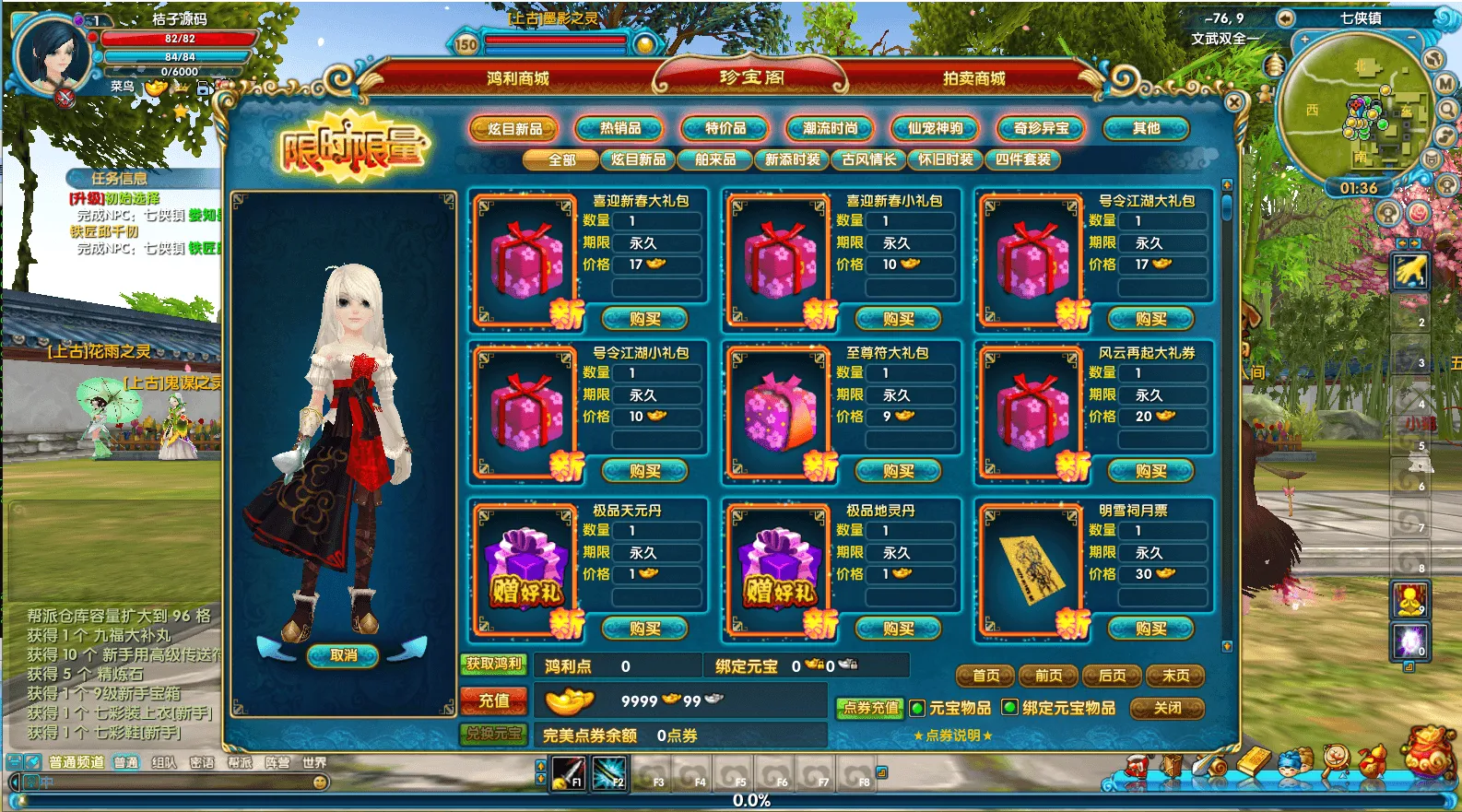Show the 奇珍异宝 category

tap(1042, 129)
